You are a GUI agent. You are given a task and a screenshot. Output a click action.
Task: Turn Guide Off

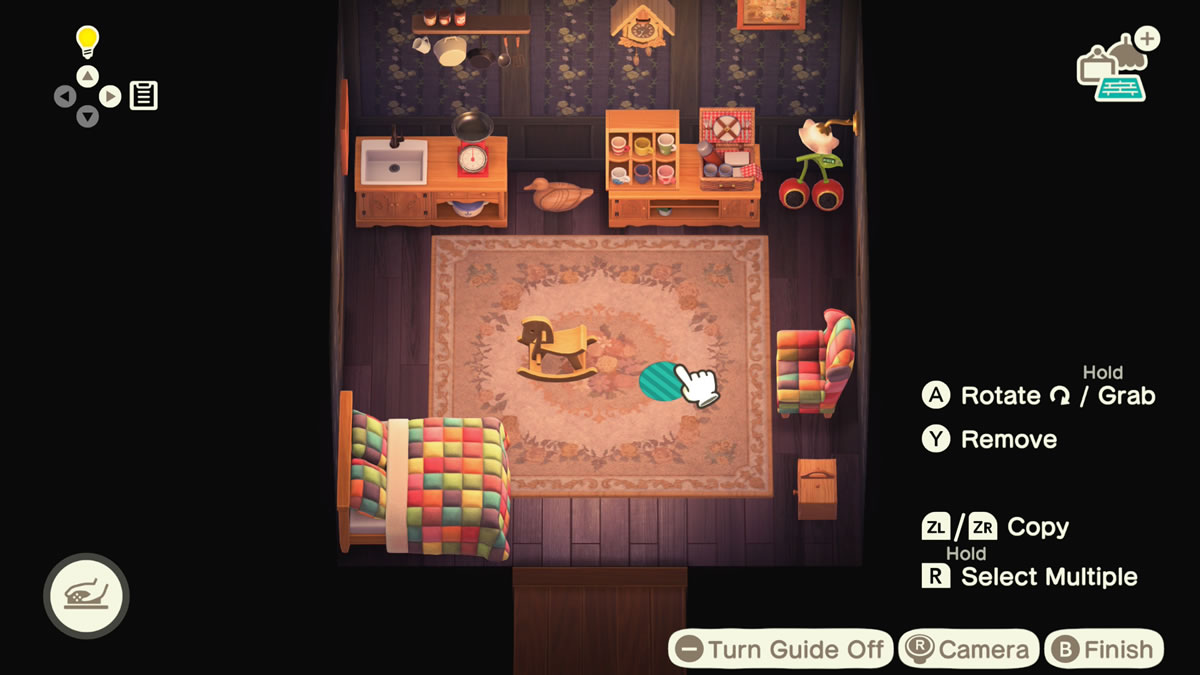point(780,649)
